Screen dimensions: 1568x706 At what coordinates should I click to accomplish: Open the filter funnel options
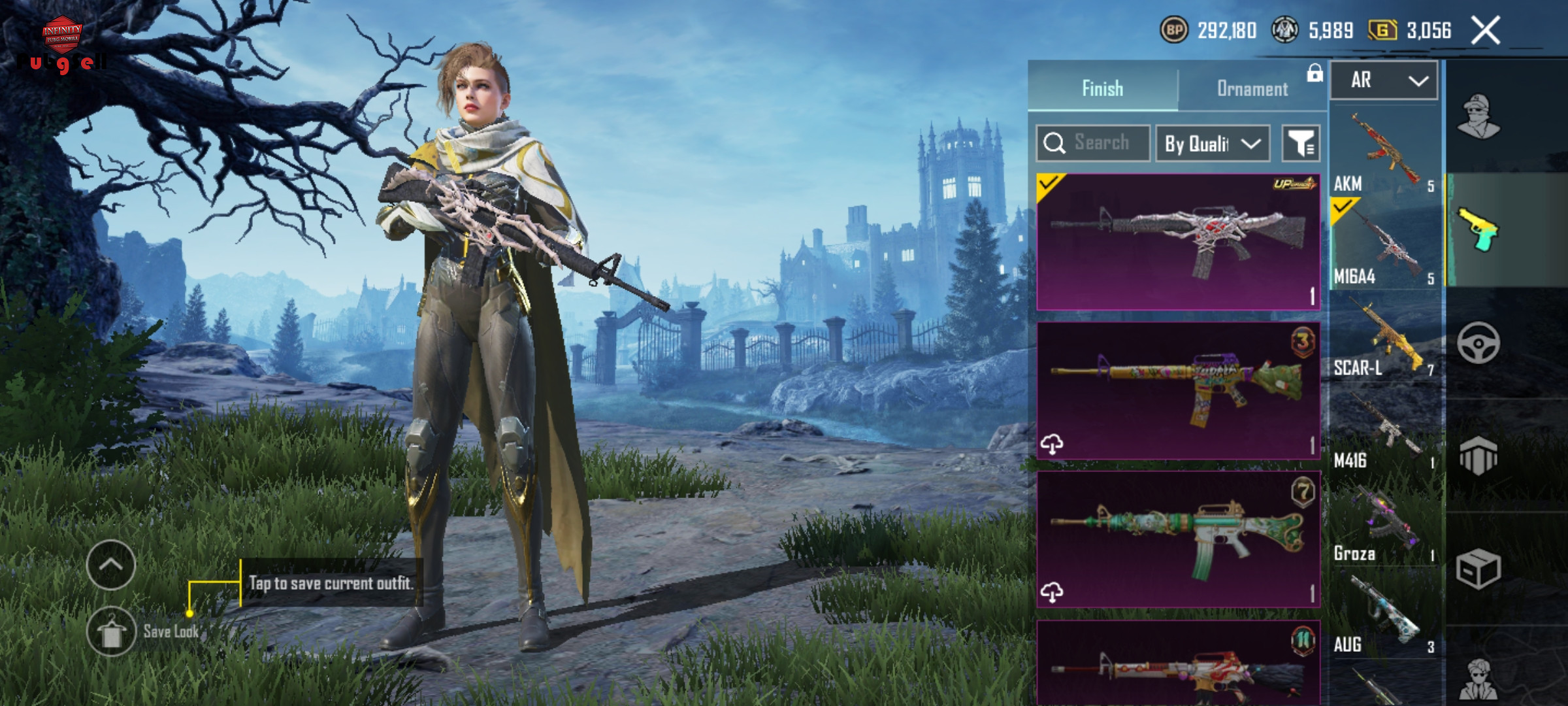(x=1300, y=143)
